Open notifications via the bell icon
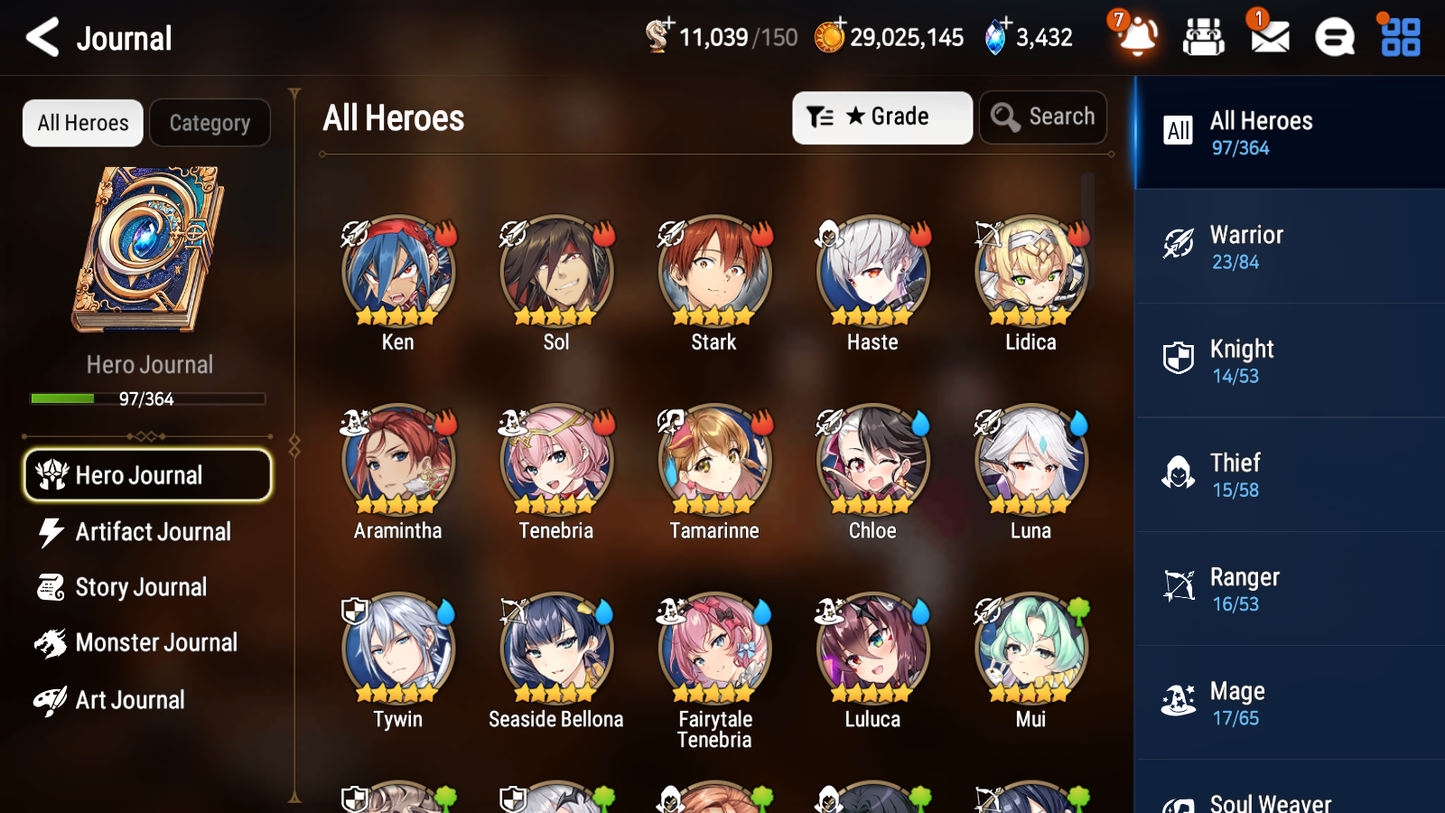The image size is (1445, 813). 1135,38
